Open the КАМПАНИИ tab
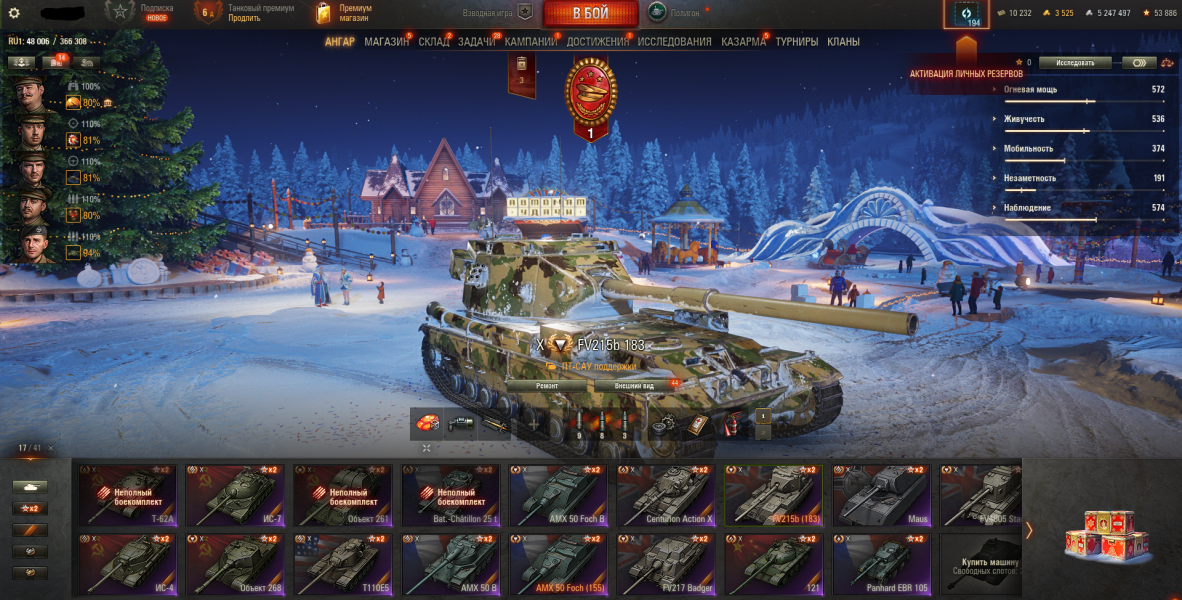 530,42
